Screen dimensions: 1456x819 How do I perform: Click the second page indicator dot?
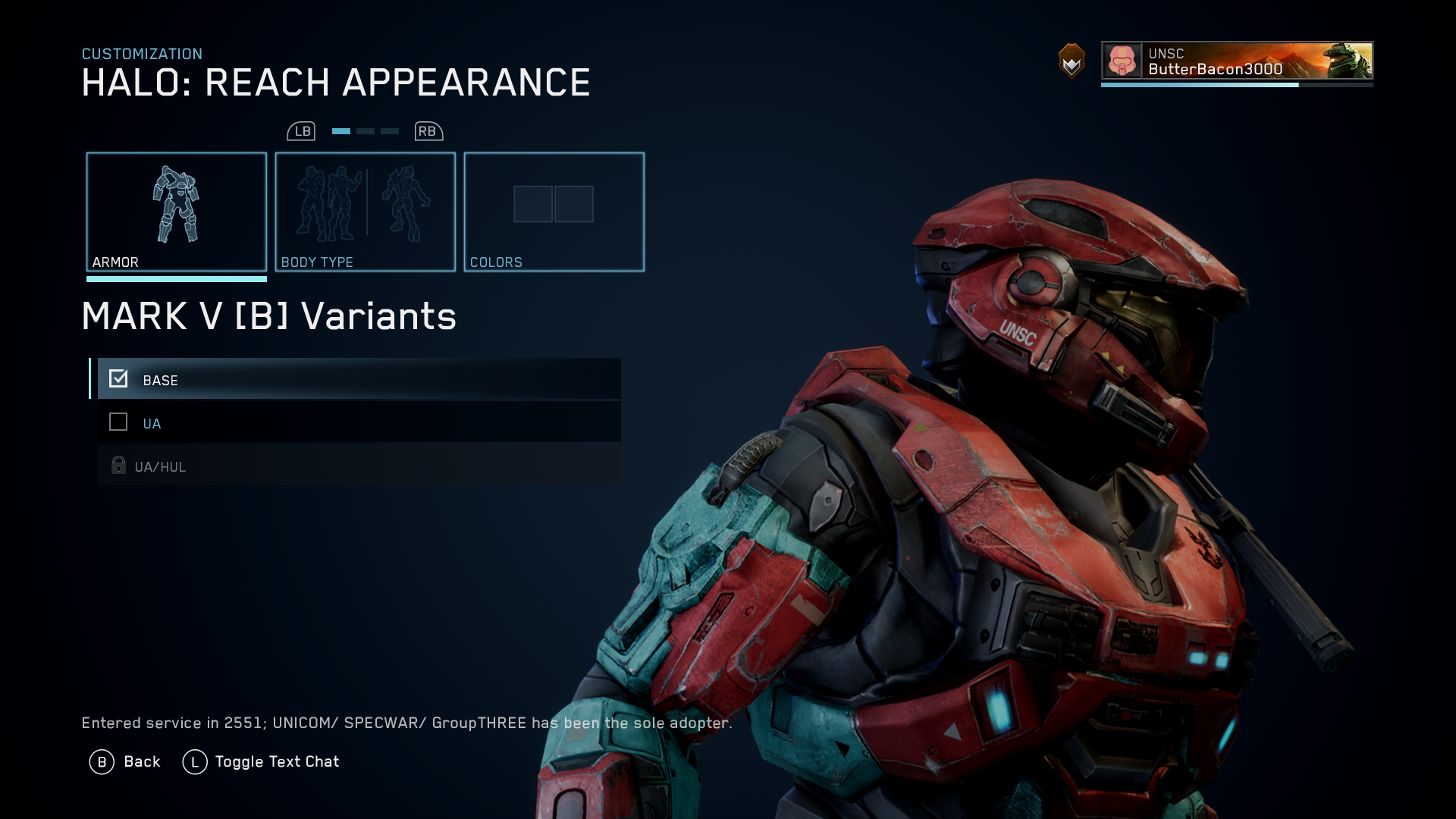(365, 130)
